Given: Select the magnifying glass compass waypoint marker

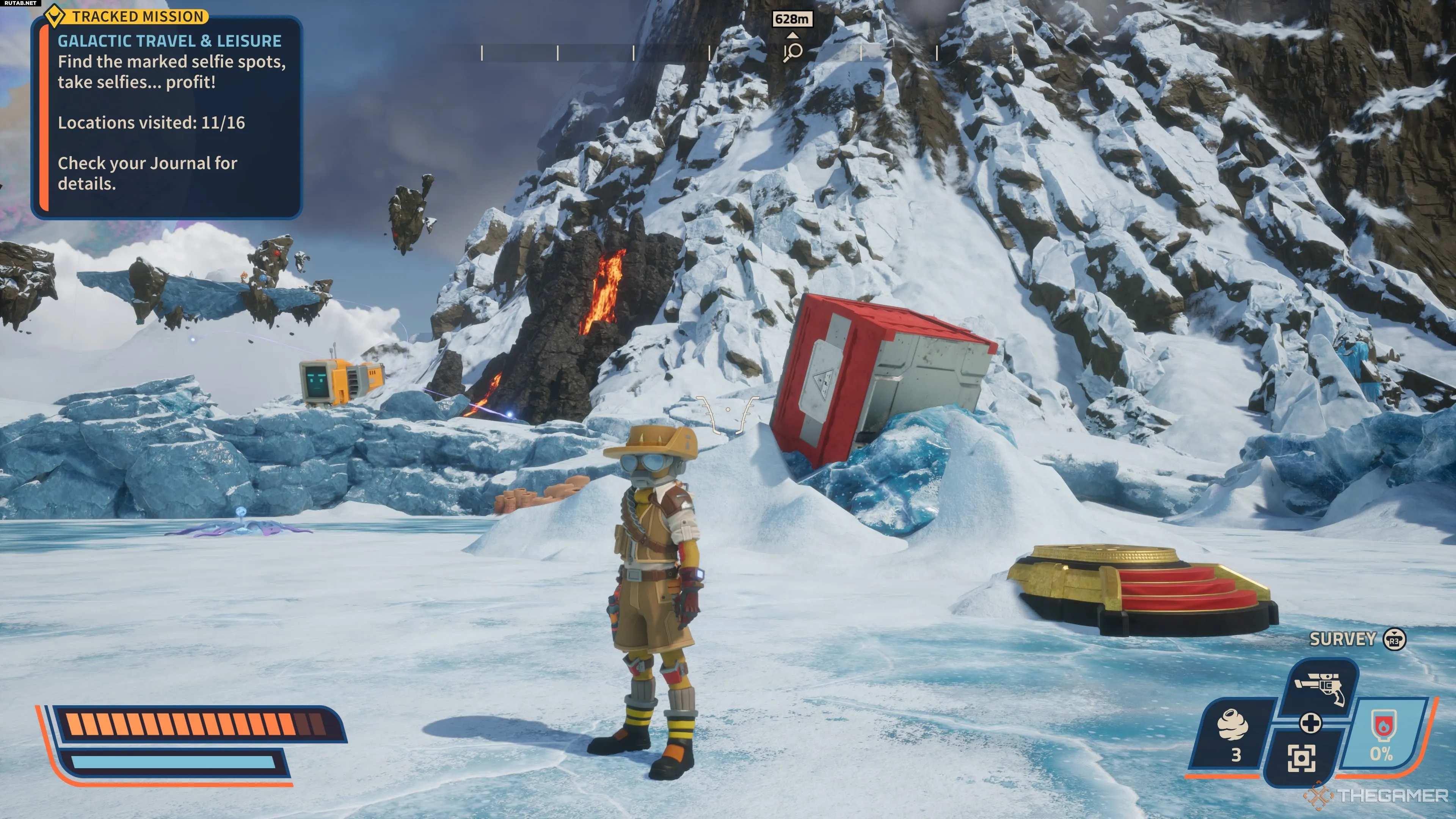Looking at the screenshot, I should [792, 52].
